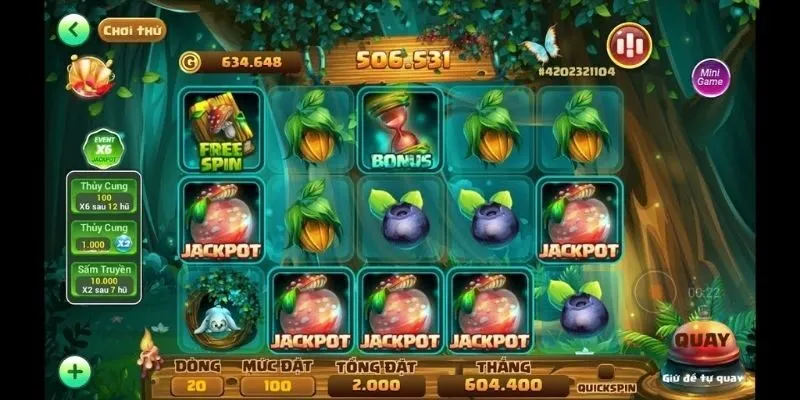
Task: Select the Thủy Cung 100 room entry
Action: click(104, 194)
